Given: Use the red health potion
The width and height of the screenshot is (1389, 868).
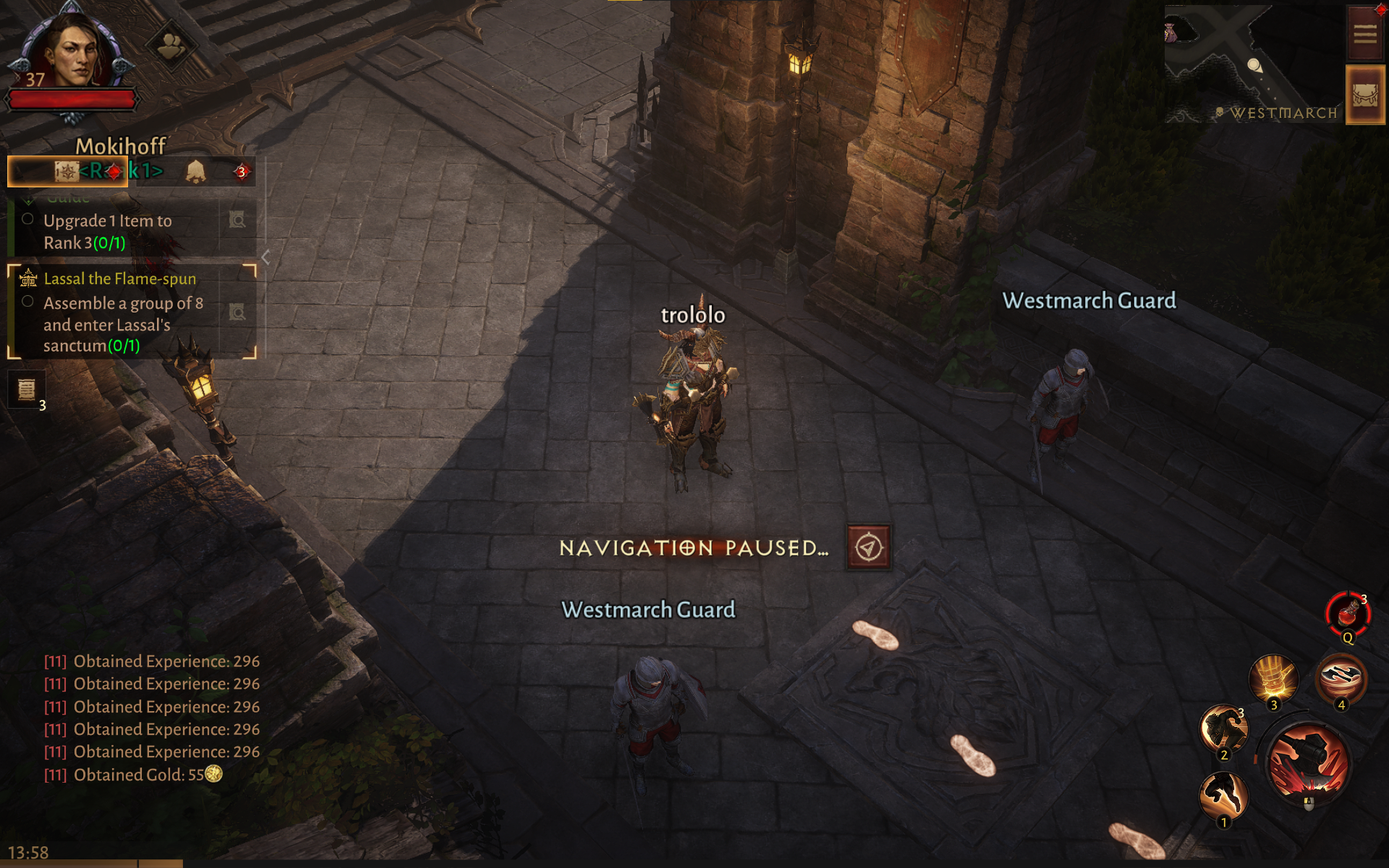Looking at the screenshot, I should click(1348, 613).
